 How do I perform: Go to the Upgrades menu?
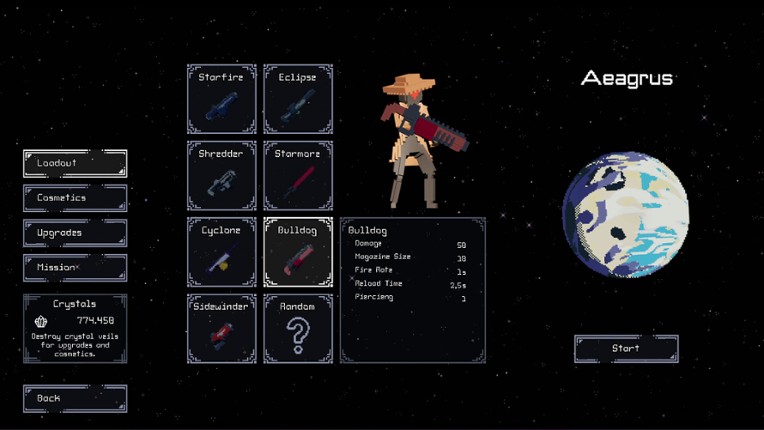pyautogui.click(x=75, y=233)
